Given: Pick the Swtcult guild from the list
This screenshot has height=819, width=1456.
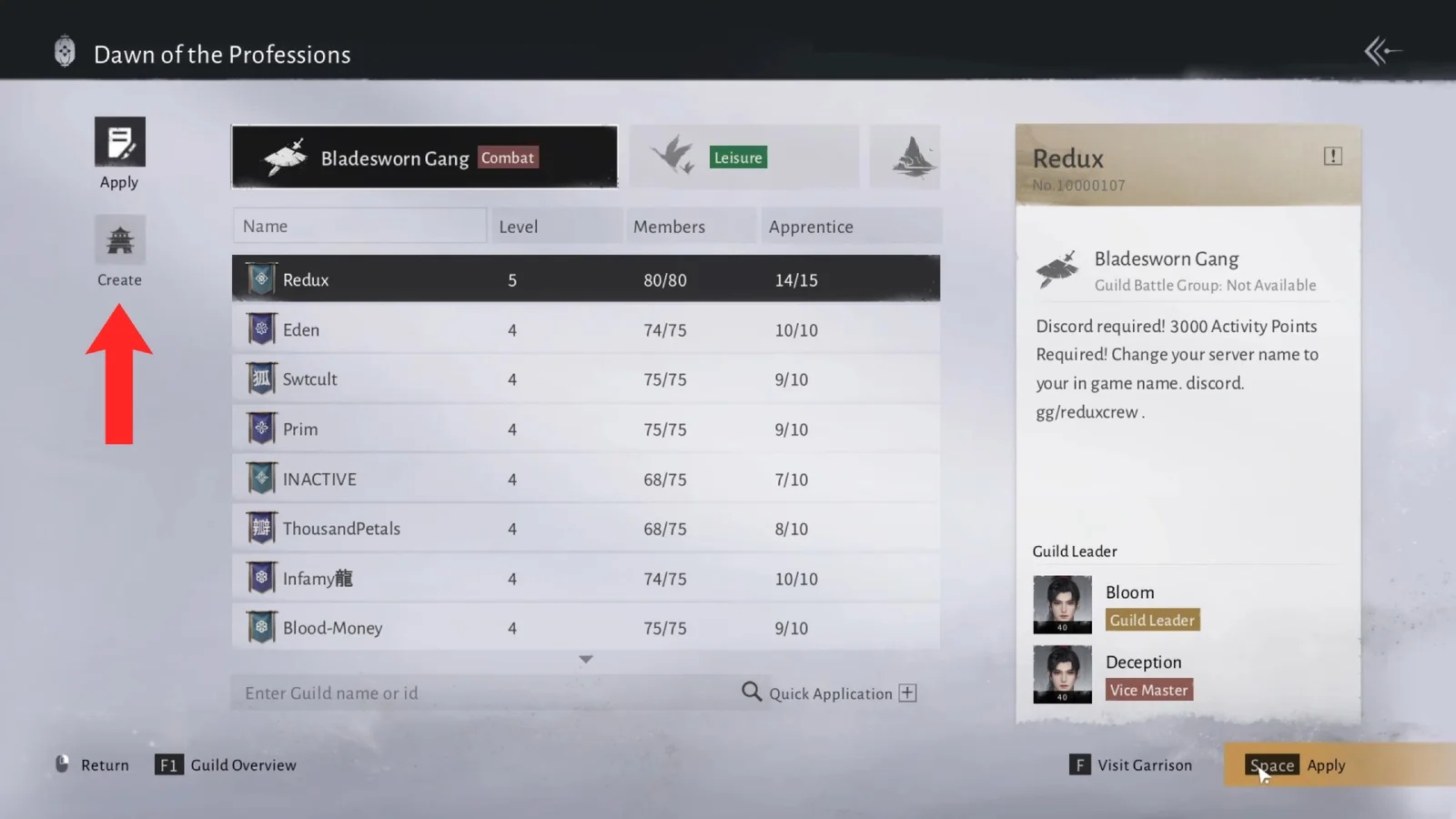Looking at the screenshot, I should click(585, 379).
